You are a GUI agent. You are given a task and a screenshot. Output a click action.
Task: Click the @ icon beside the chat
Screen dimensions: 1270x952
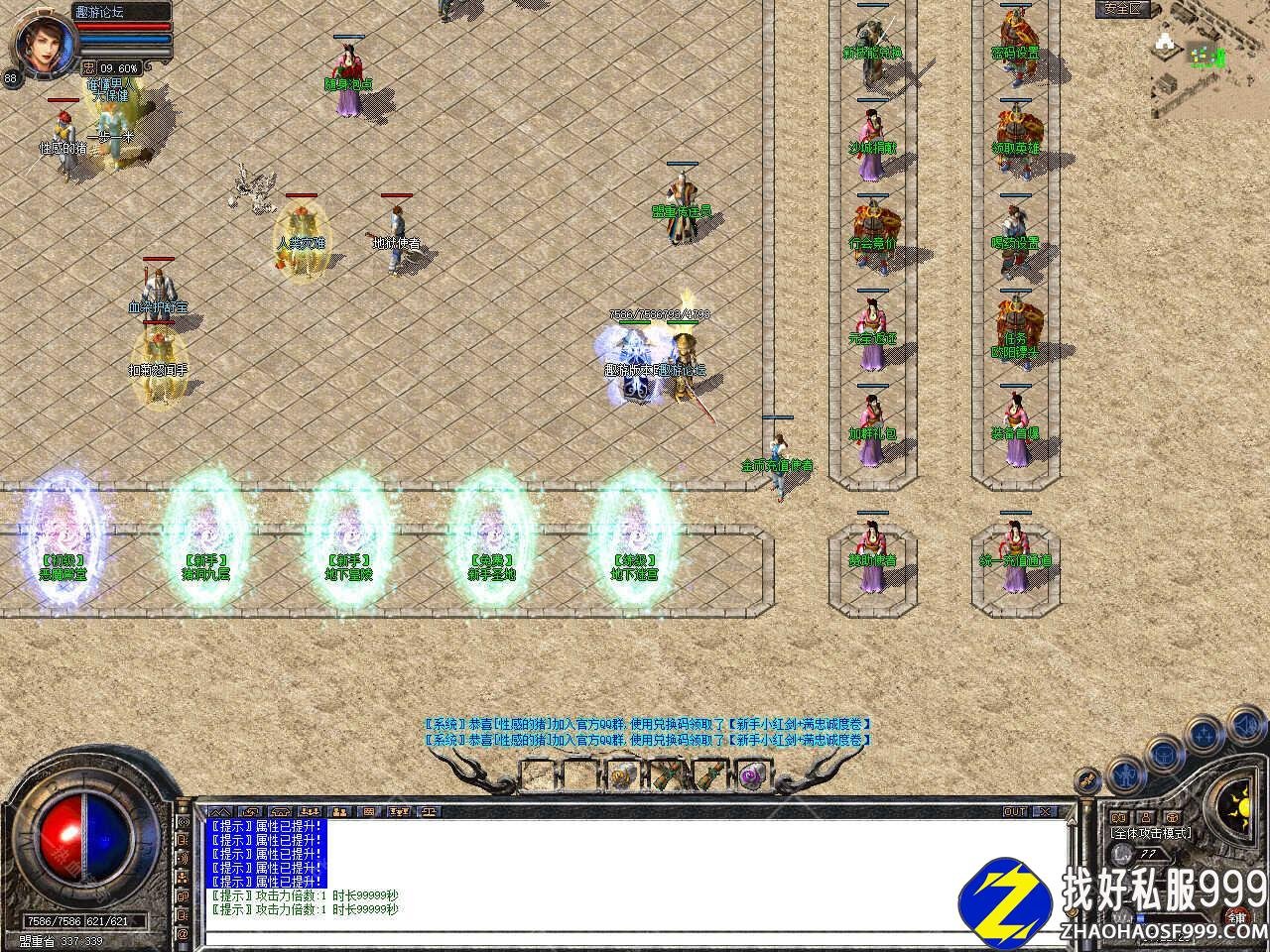click(x=183, y=934)
